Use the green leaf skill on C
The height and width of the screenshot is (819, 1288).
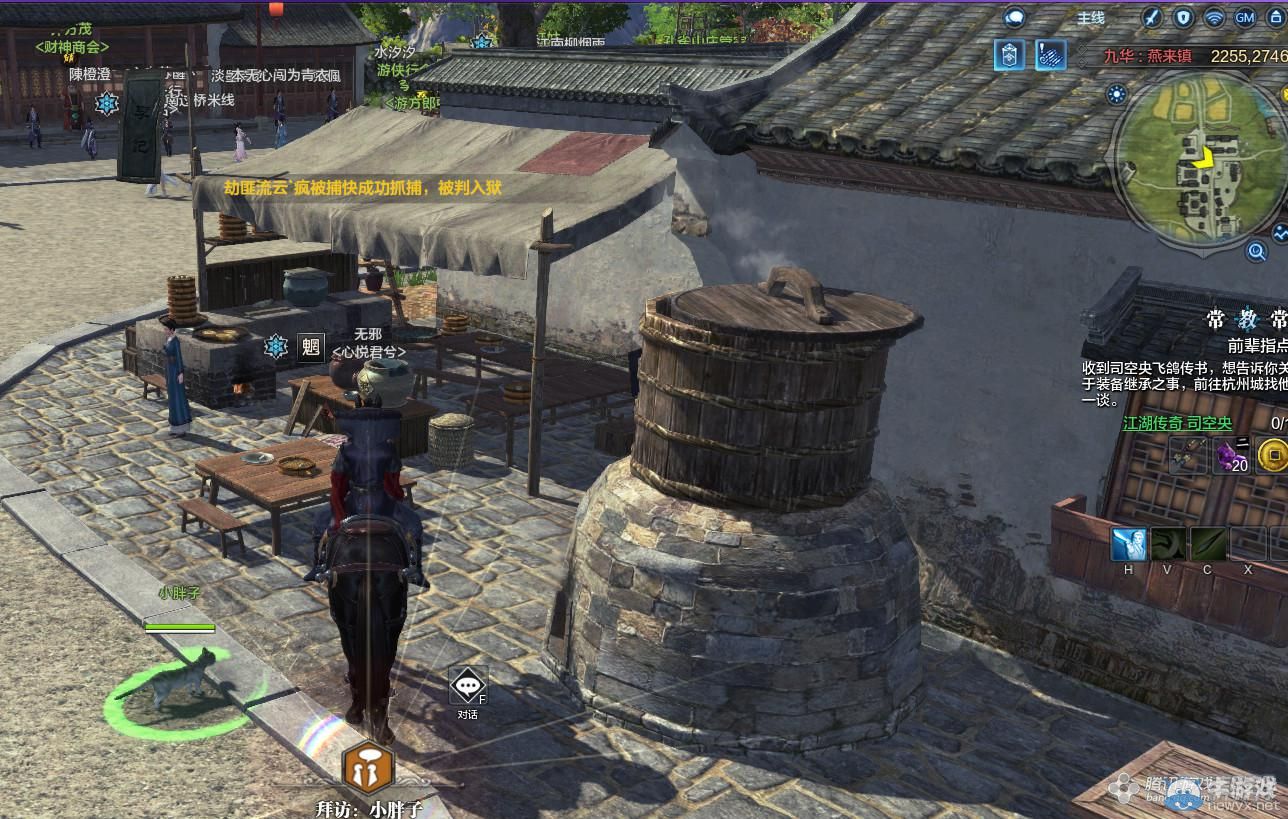point(1208,545)
